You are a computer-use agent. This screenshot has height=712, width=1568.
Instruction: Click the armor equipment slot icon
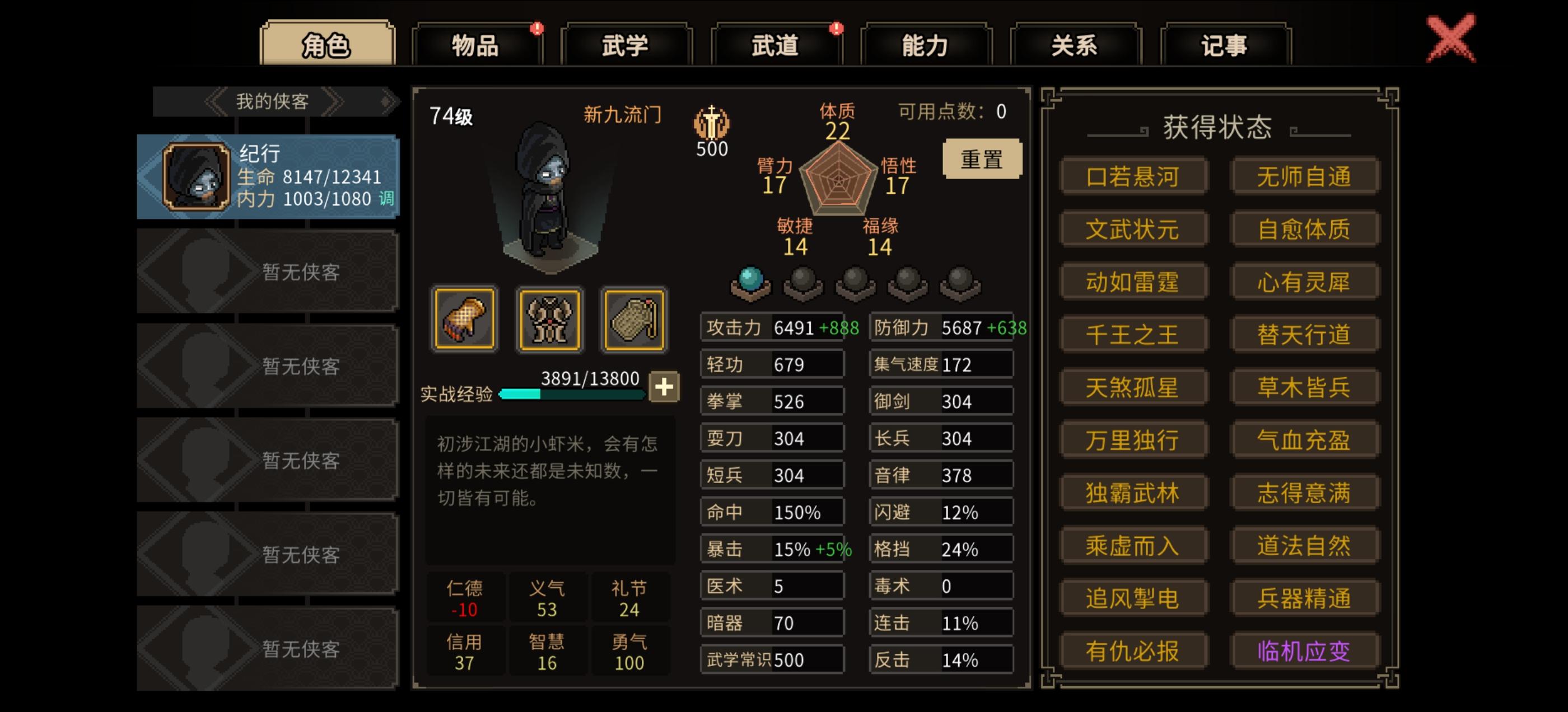(x=549, y=318)
